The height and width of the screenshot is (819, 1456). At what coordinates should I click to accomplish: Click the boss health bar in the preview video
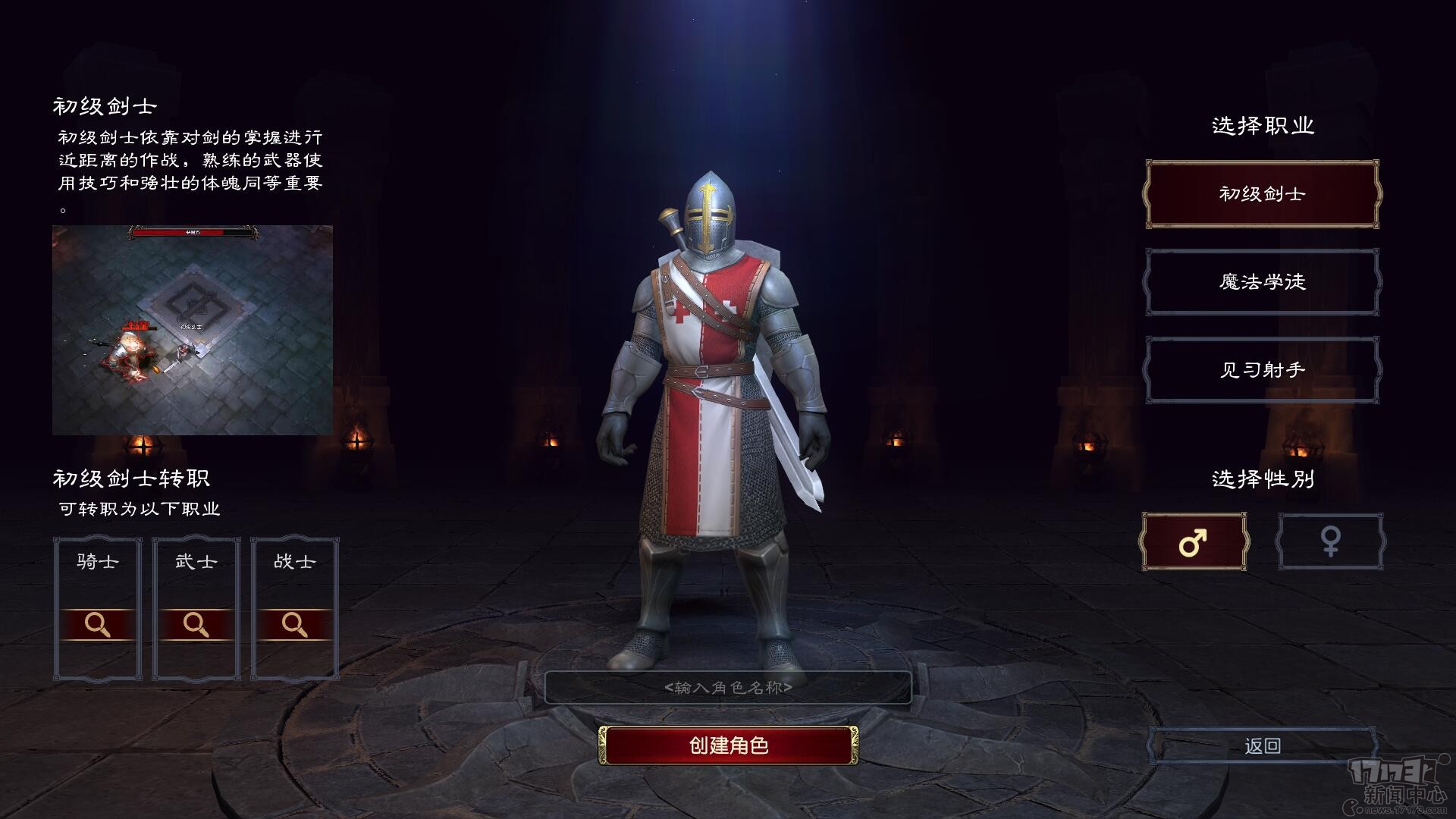pos(192,234)
